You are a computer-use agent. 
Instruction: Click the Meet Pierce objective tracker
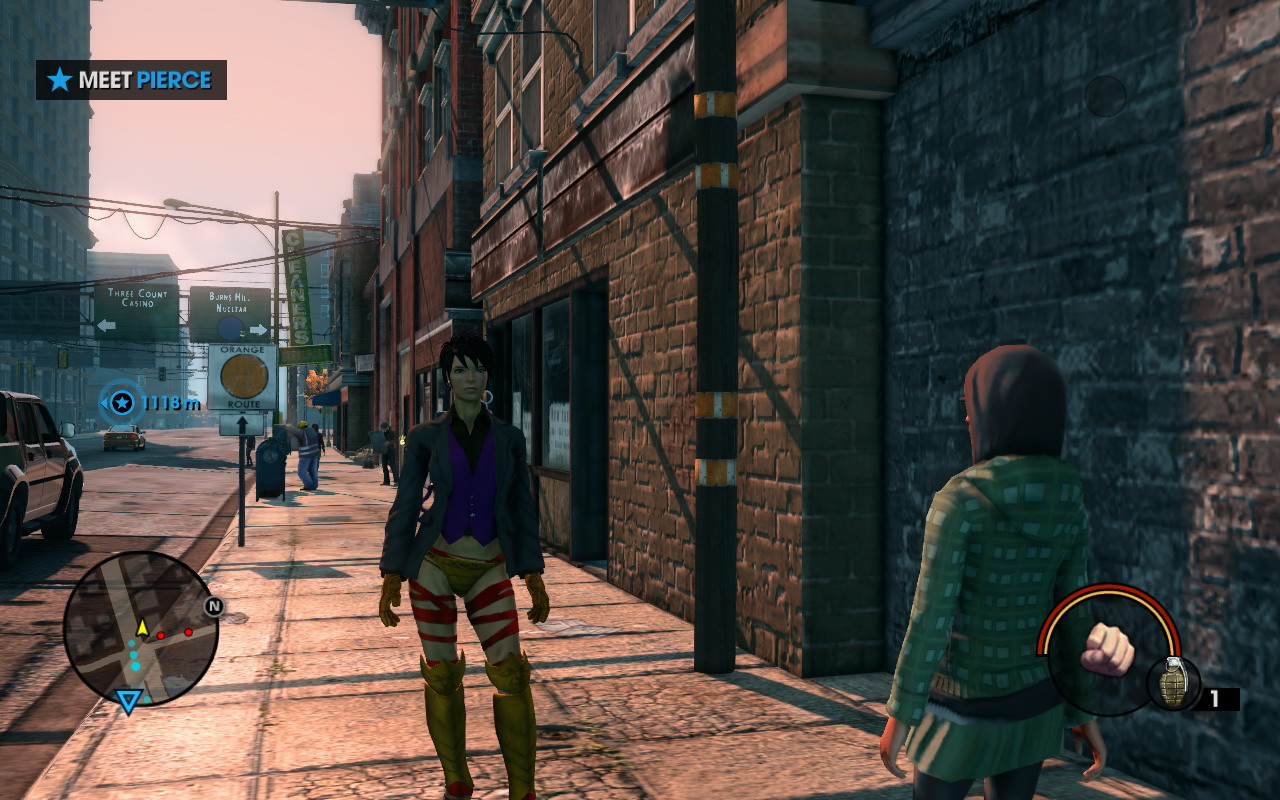coord(131,80)
